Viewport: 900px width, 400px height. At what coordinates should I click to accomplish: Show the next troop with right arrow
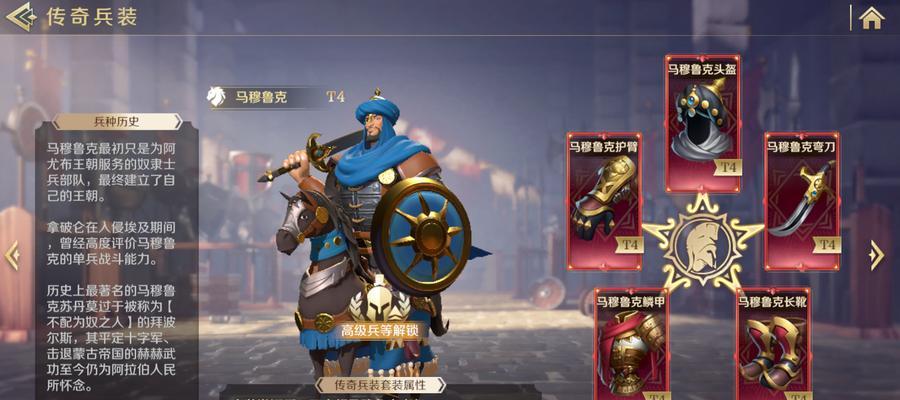pyautogui.click(x=877, y=255)
